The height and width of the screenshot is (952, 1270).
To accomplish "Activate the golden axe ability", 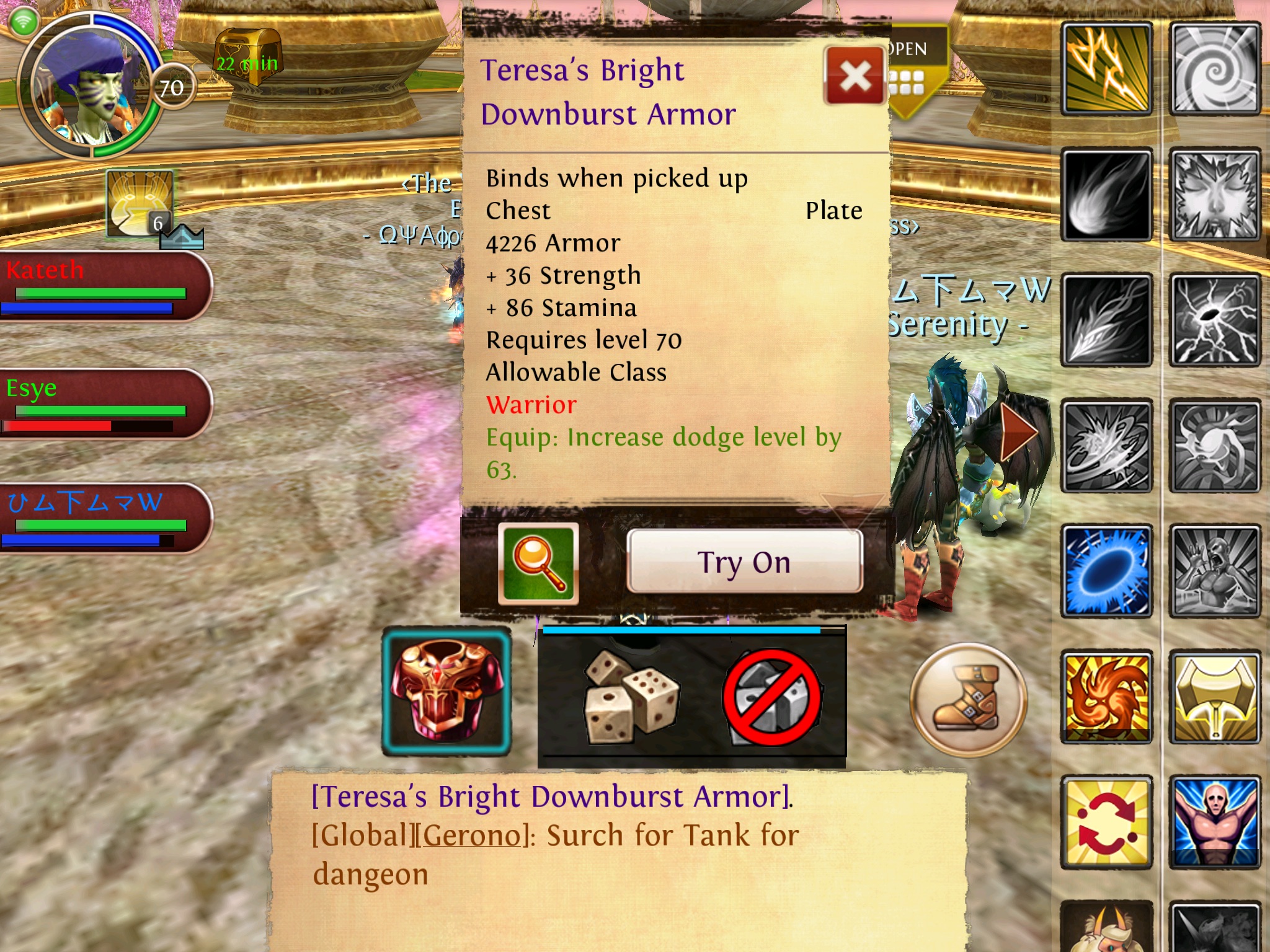I will [1215, 697].
